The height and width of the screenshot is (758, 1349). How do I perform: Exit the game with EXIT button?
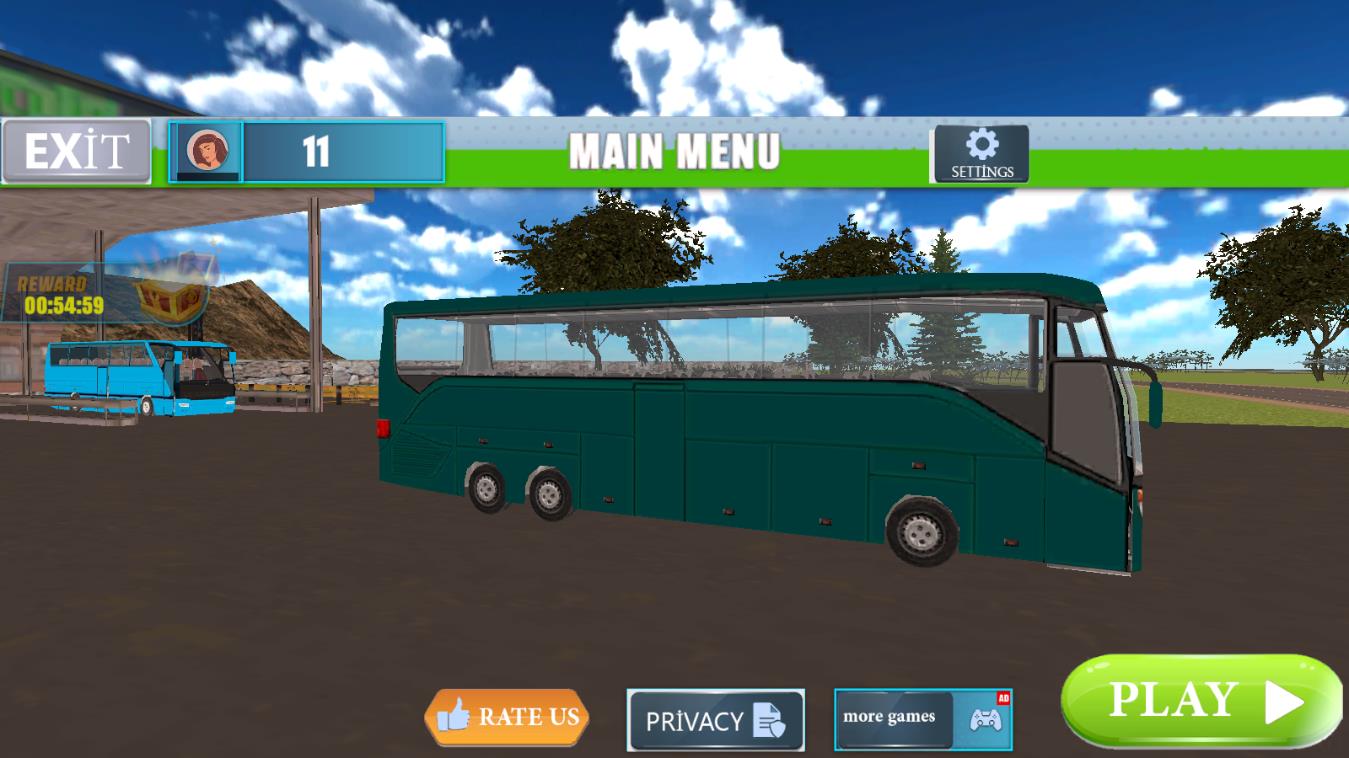(x=77, y=152)
